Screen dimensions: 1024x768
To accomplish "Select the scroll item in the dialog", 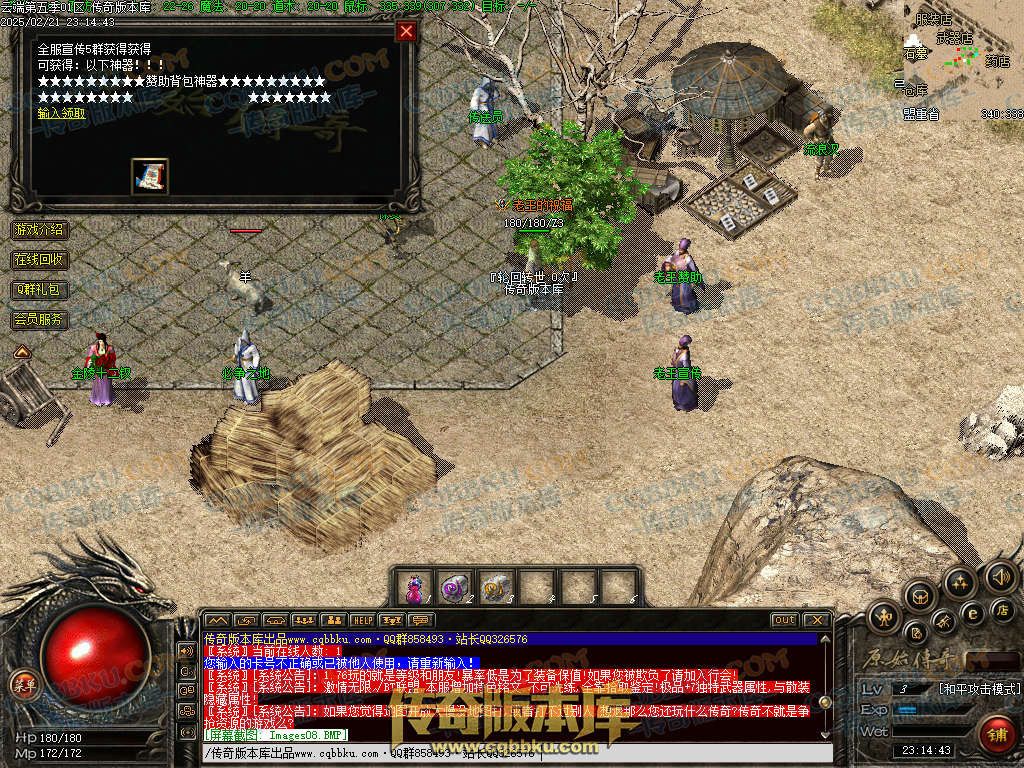I will click(x=149, y=177).
